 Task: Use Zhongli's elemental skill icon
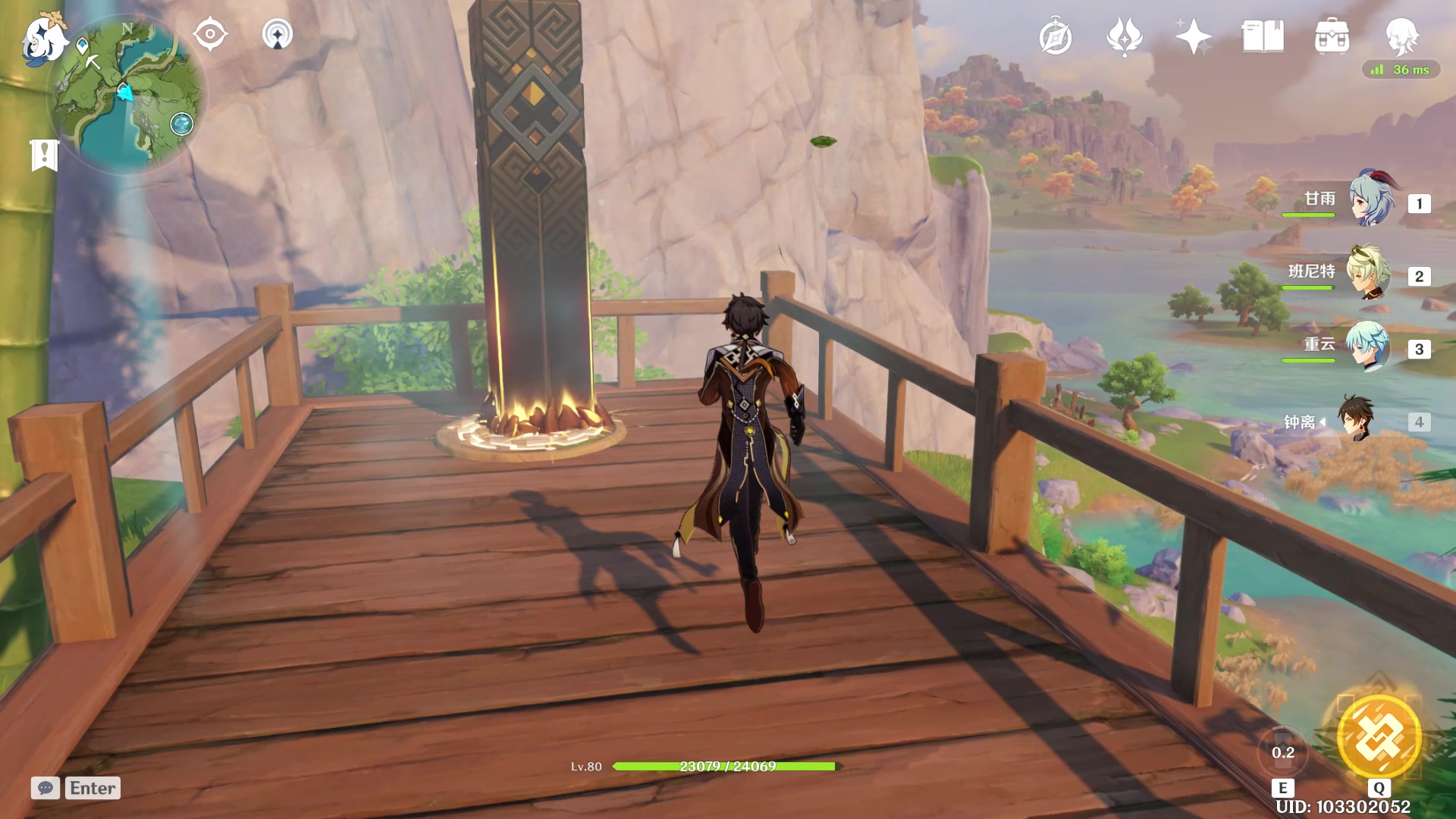click(1282, 752)
